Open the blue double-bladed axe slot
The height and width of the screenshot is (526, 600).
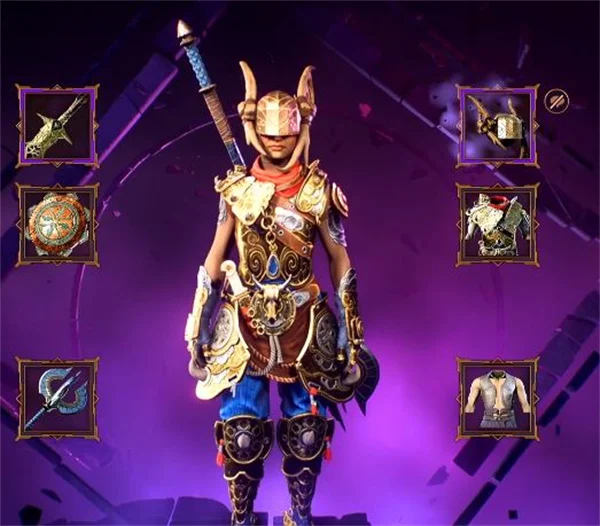(x=57, y=398)
